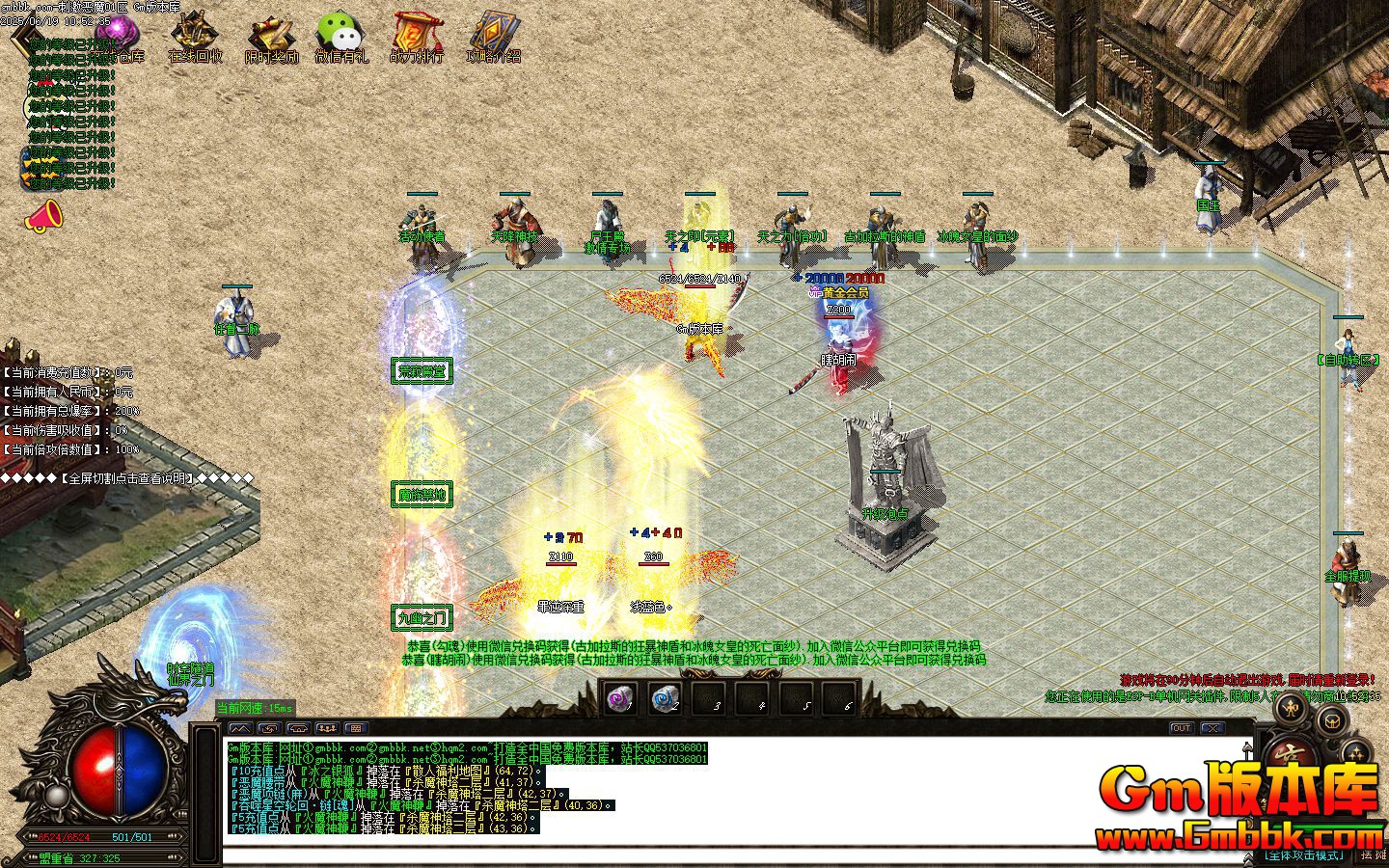The height and width of the screenshot is (868, 1389).
Task: Click the 荒蛮殿堂 teleport label
Action: click(x=422, y=371)
